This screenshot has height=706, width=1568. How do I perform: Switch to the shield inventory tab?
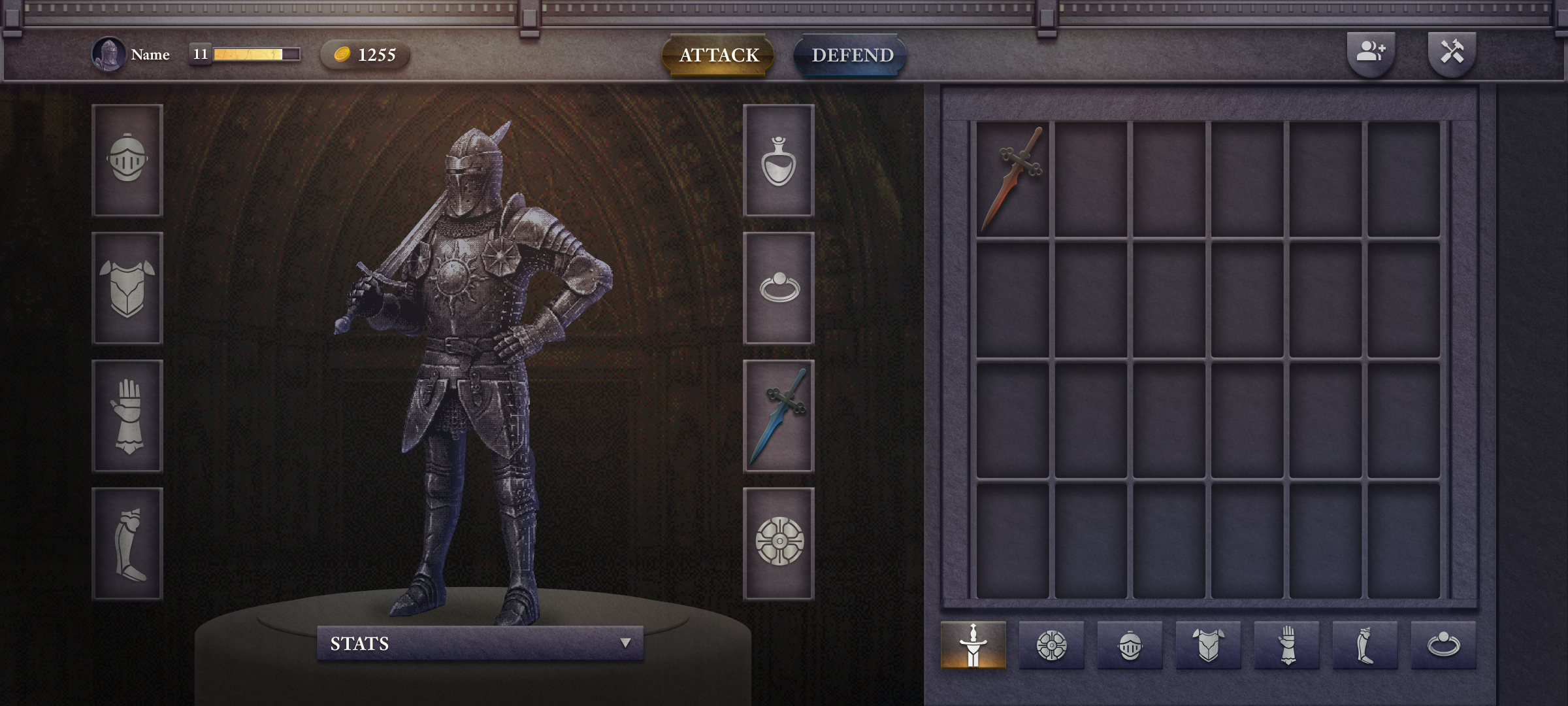pos(1051,645)
